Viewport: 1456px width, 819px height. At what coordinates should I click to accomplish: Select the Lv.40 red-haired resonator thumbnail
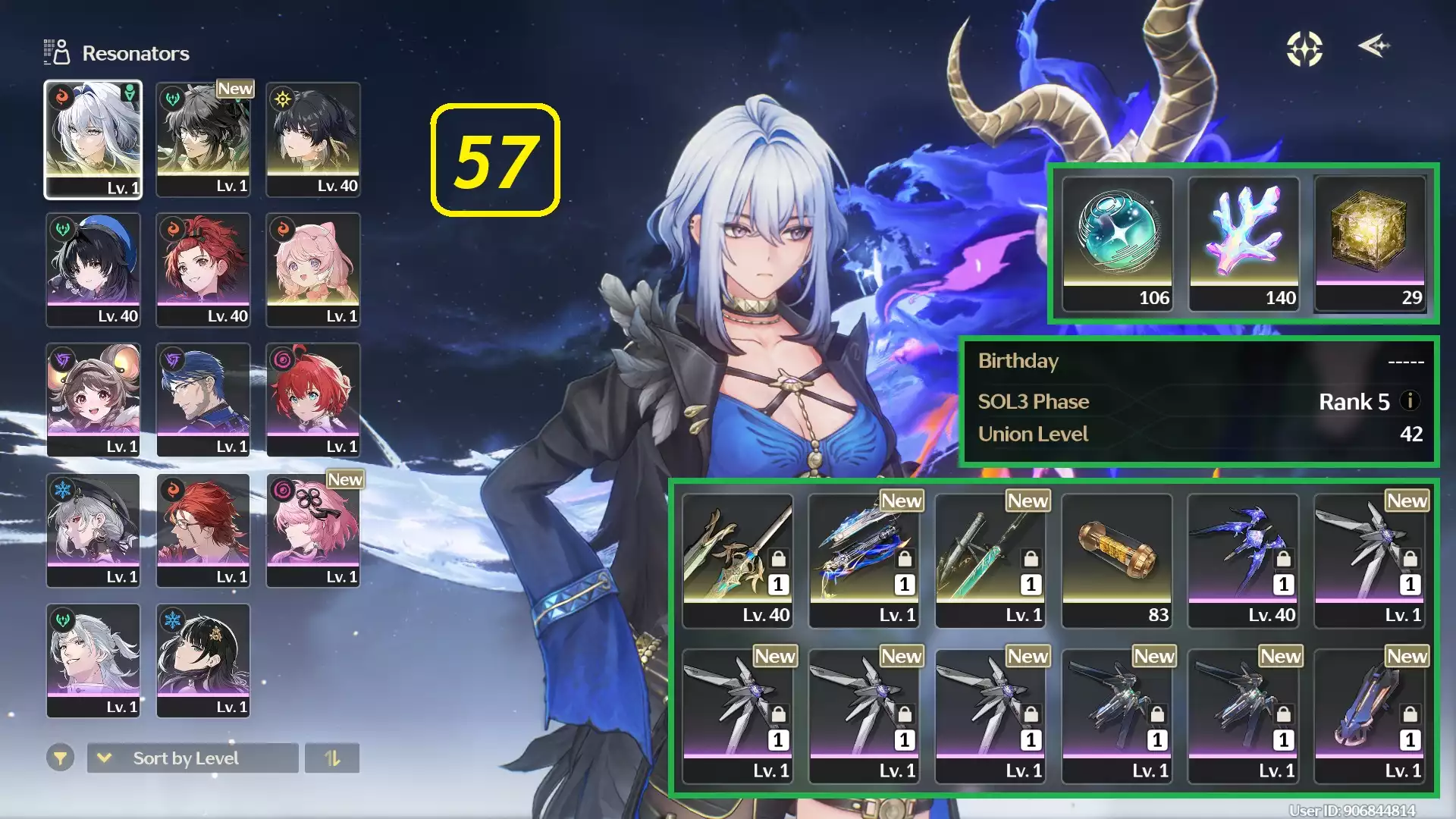203,269
